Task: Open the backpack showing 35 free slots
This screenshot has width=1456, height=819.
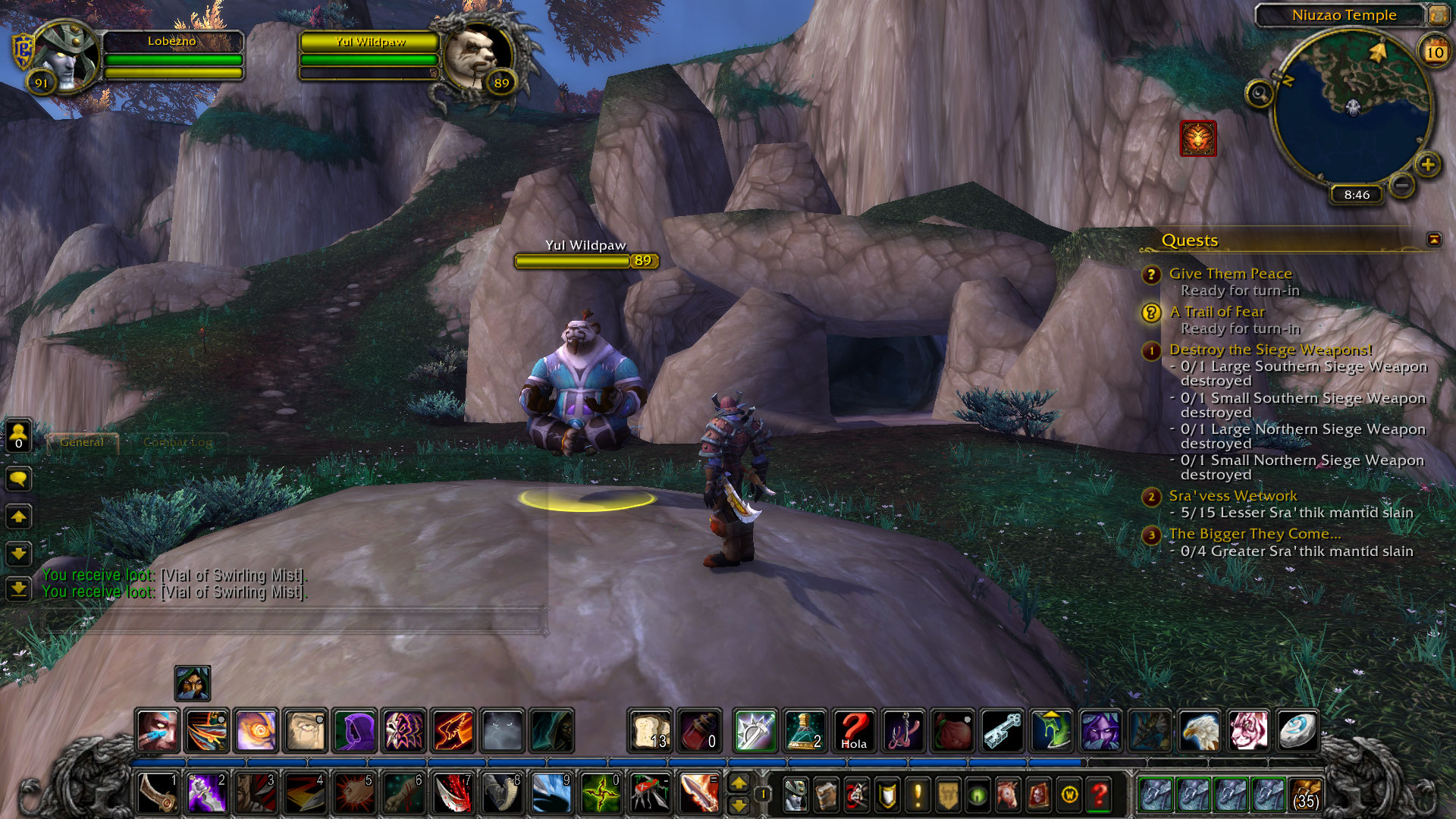Action: pos(1305,794)
